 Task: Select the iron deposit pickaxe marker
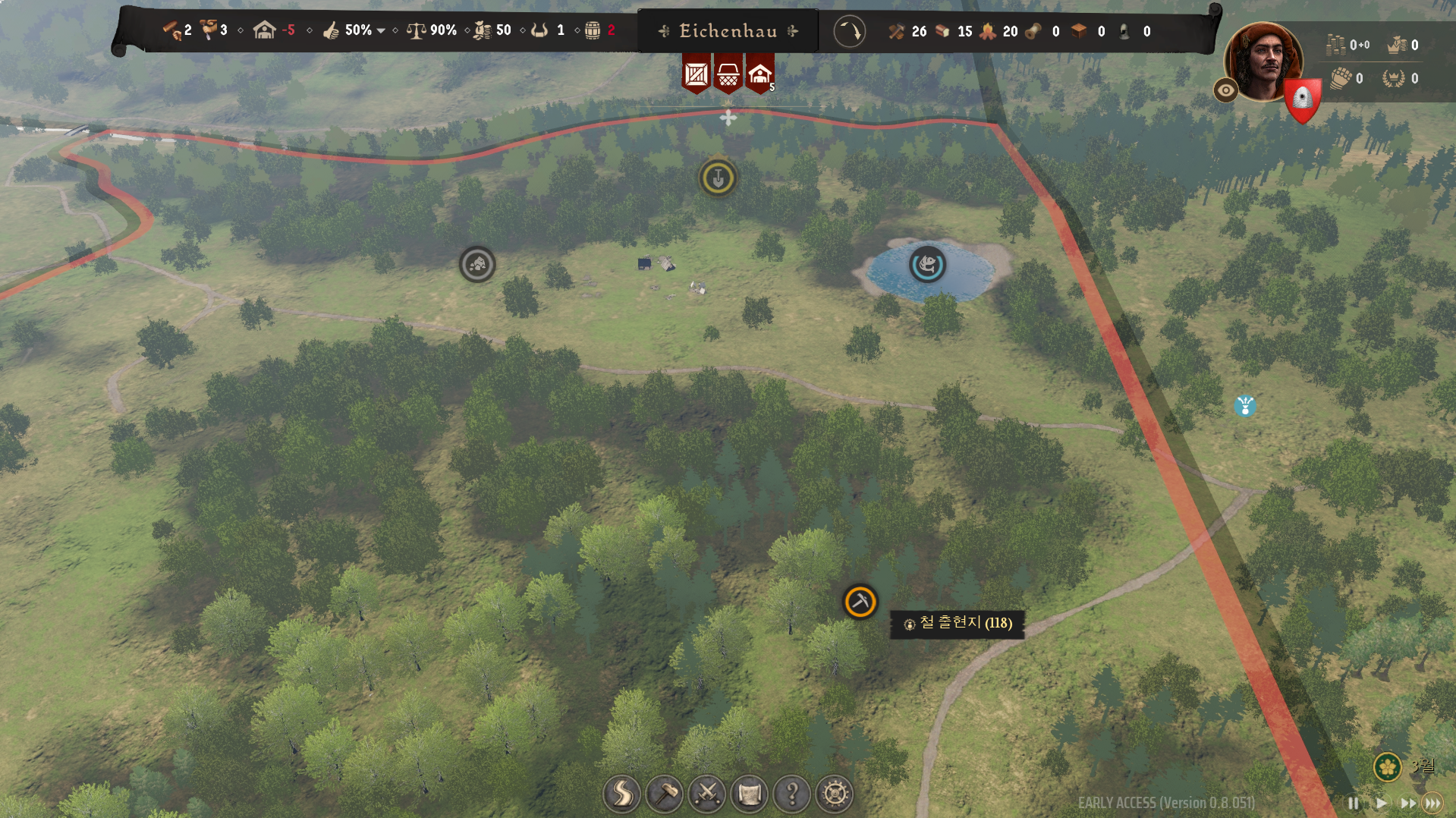click(x=860, y=602)
